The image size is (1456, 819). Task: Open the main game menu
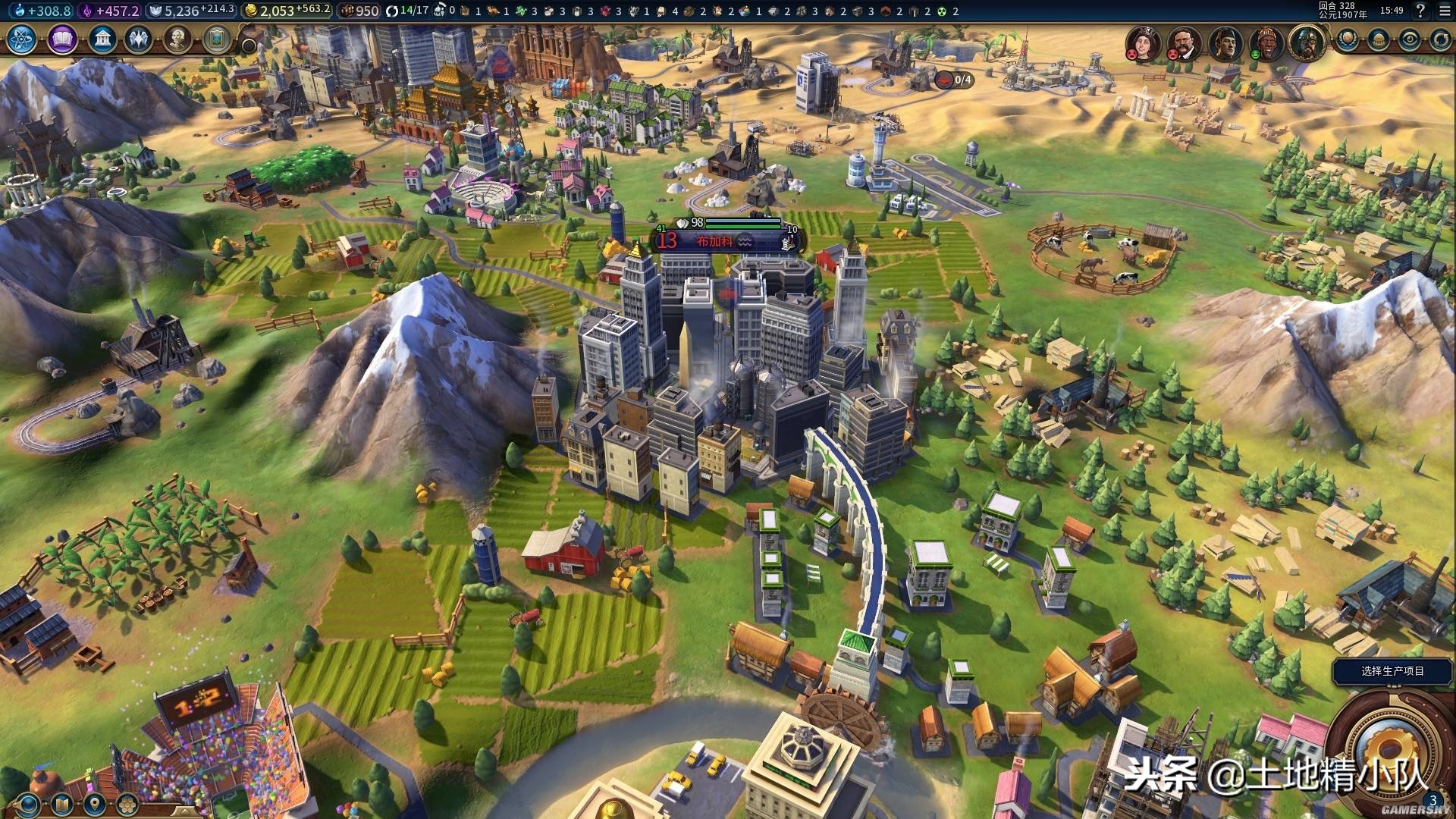pyautogui.click(x=1445, y=11)
